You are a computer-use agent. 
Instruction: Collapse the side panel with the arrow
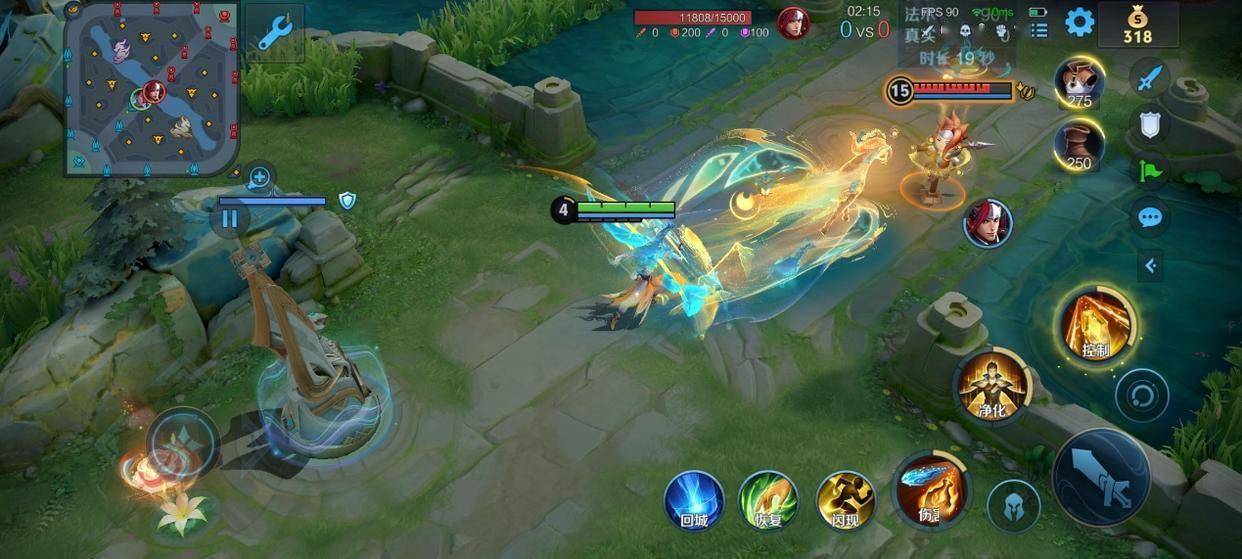click(1150, 265)
